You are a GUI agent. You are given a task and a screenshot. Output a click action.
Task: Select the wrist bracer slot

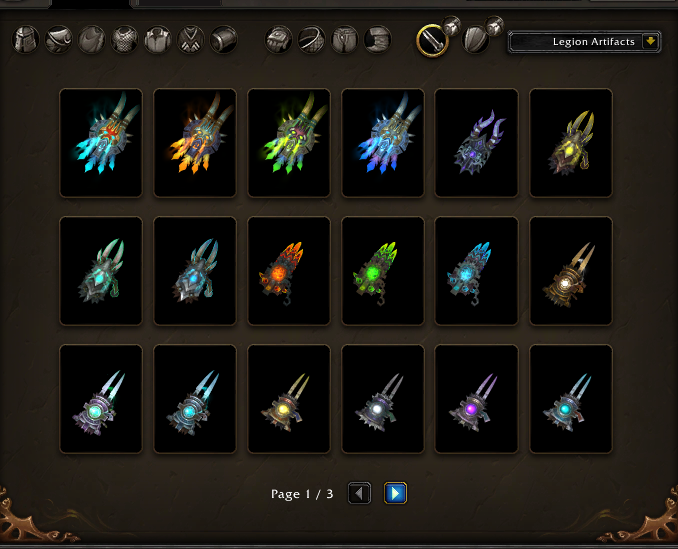[x=224, y=41]
